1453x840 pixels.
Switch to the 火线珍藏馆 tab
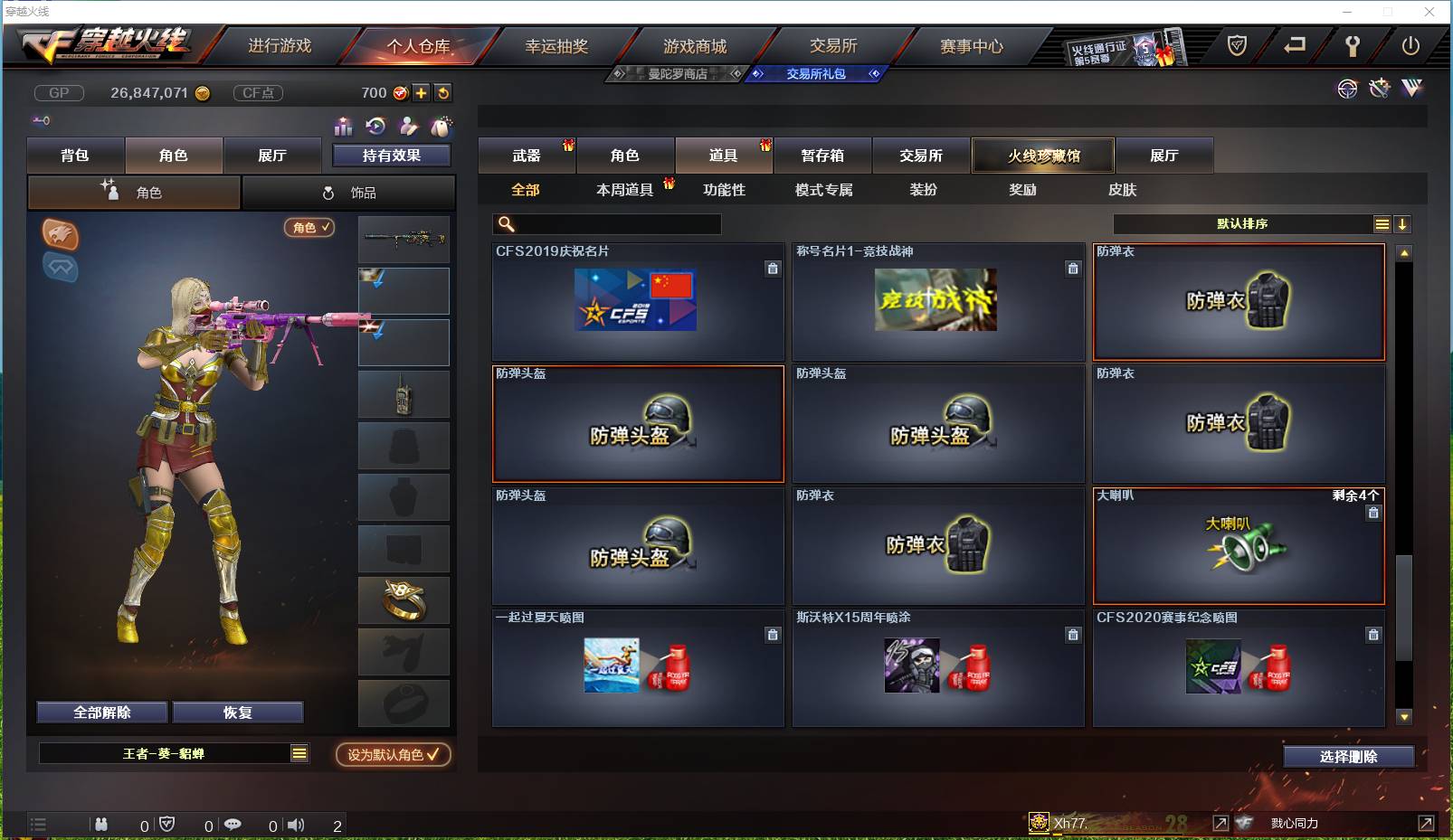[1042, 155]
